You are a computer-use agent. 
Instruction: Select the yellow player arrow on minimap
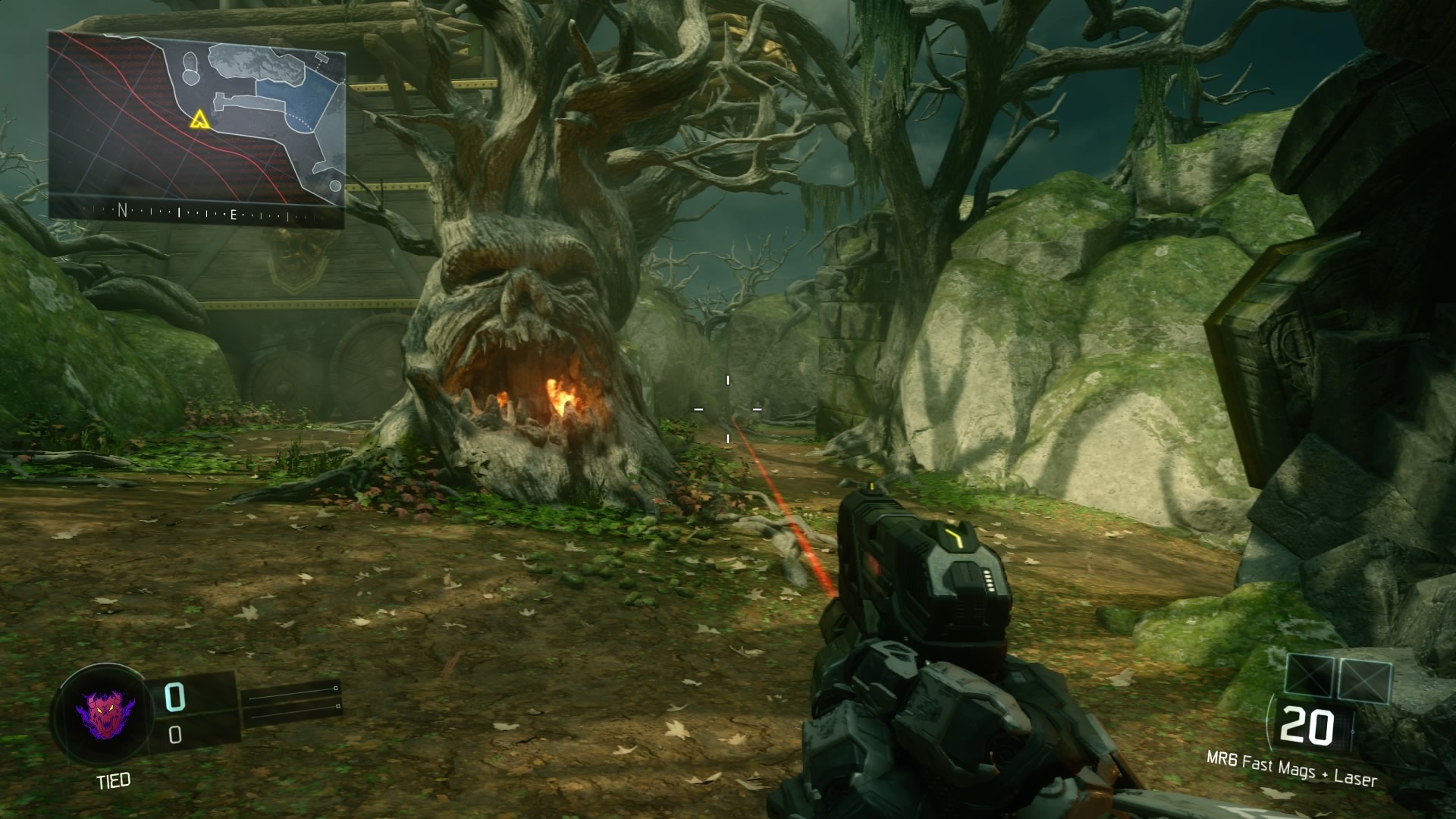pos(199,119)
